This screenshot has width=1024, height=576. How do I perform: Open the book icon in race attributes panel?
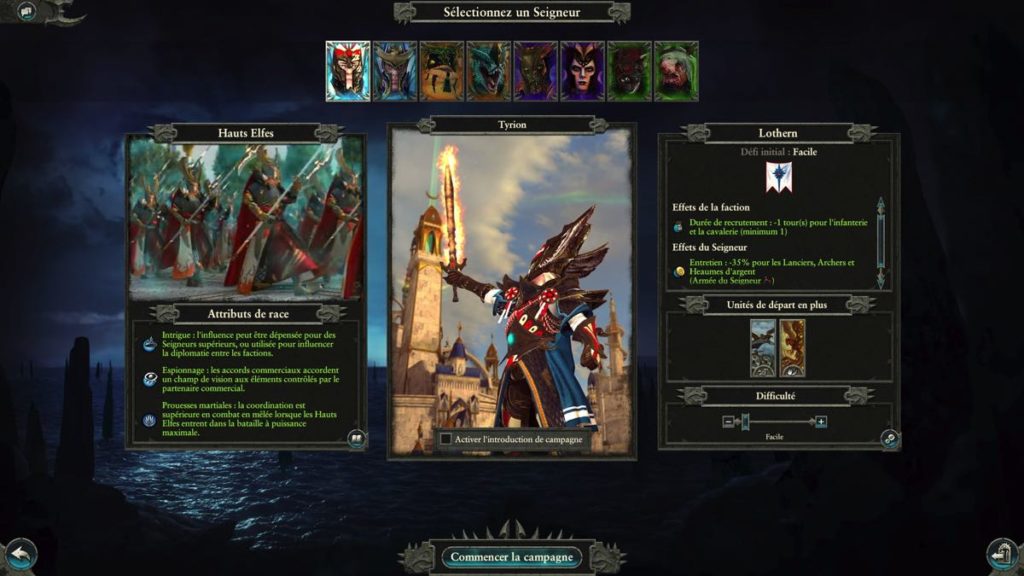point(355,438)
